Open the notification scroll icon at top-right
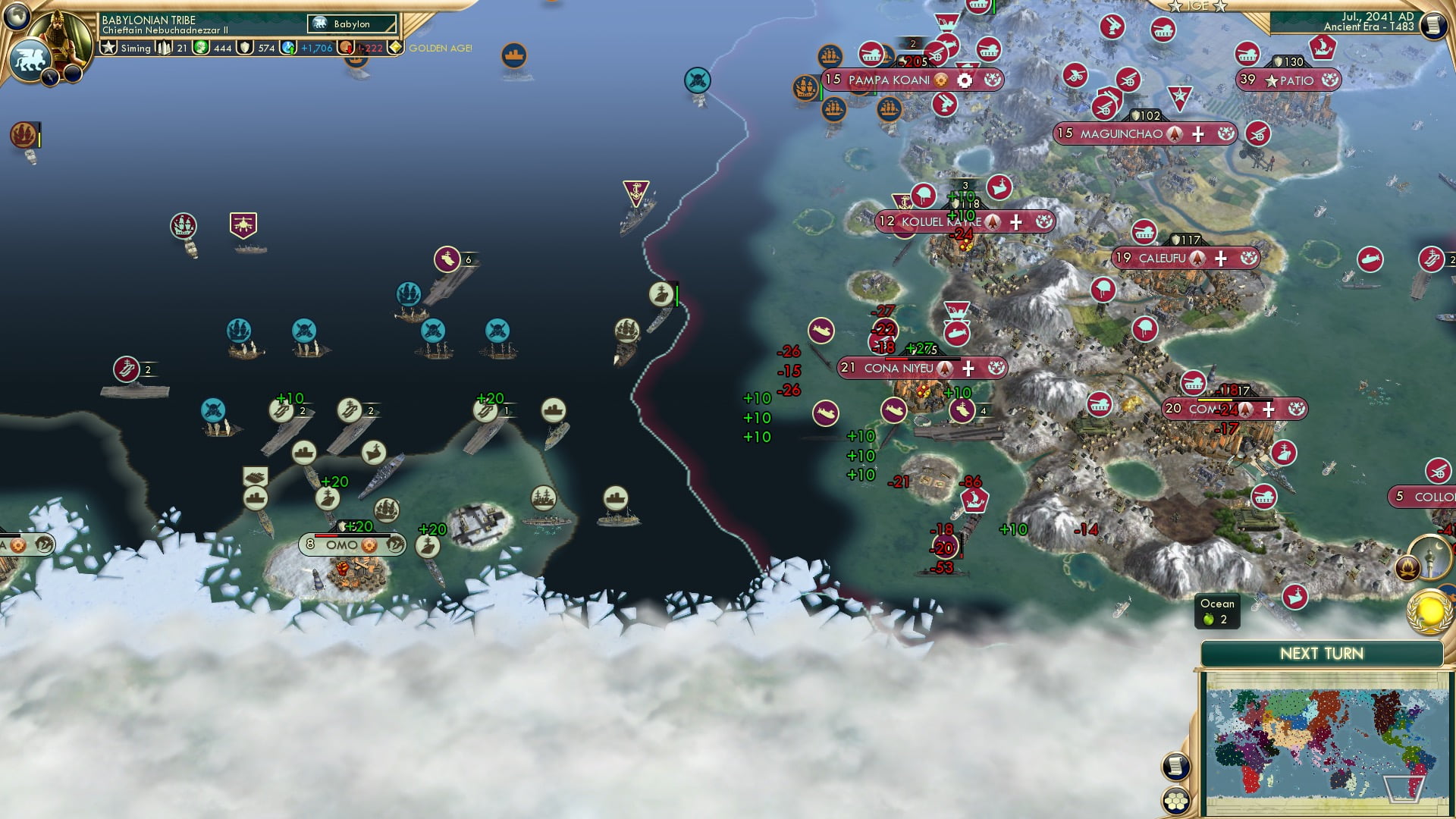 pos(1435,25)
